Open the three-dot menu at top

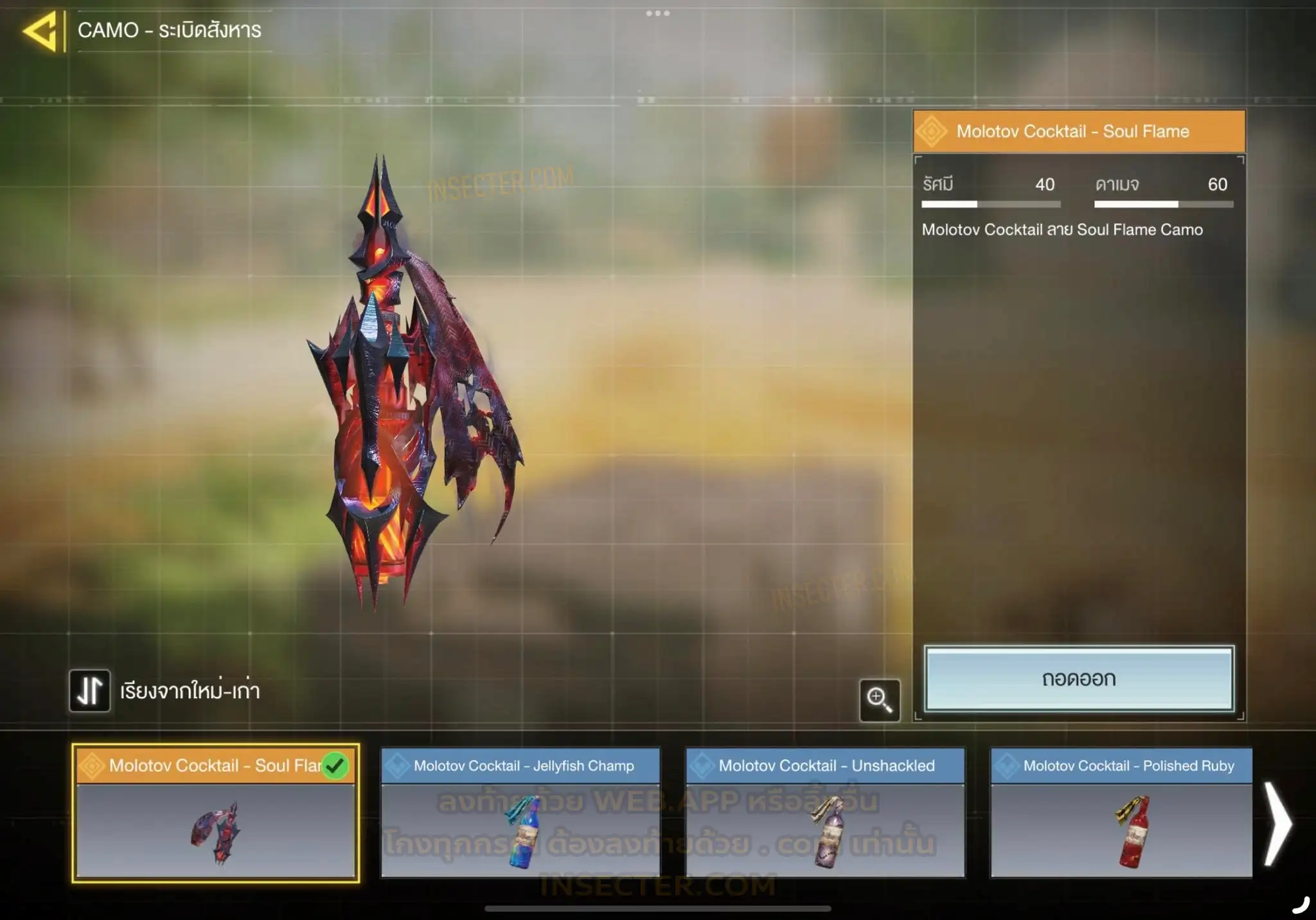click(x=658, y=13)
